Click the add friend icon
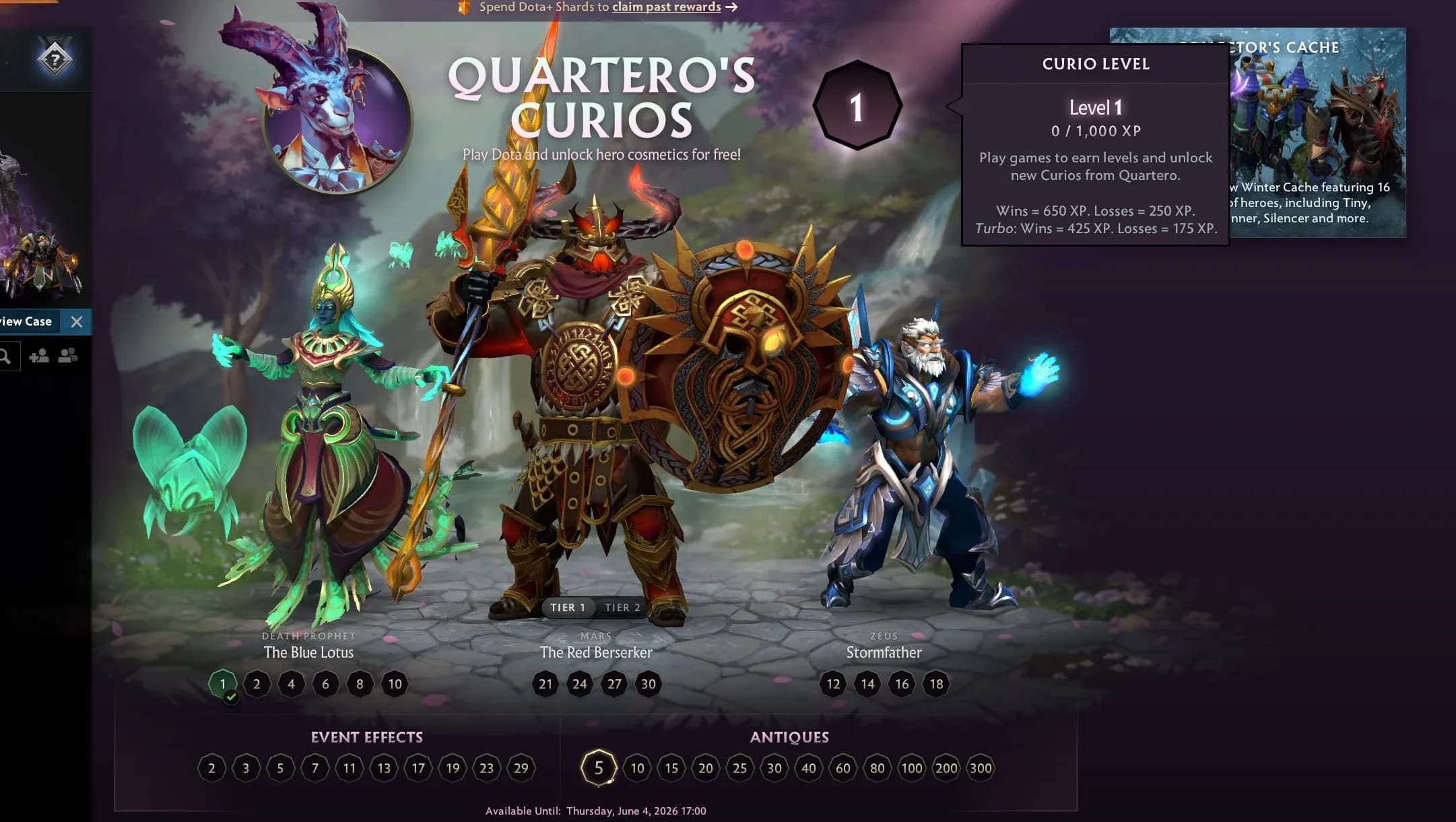Viewport: 1456px width, 822px height. (38, 356)
